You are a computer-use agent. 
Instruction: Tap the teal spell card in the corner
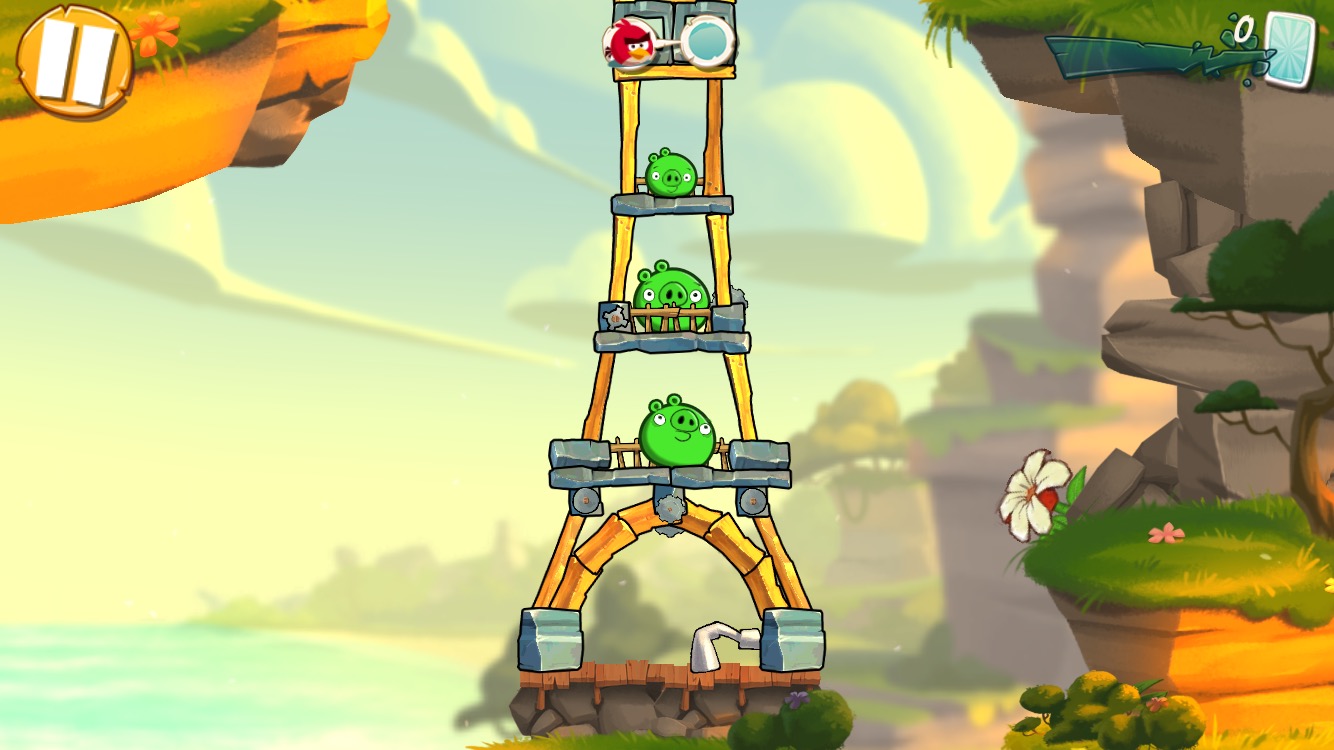point(1292,52)
